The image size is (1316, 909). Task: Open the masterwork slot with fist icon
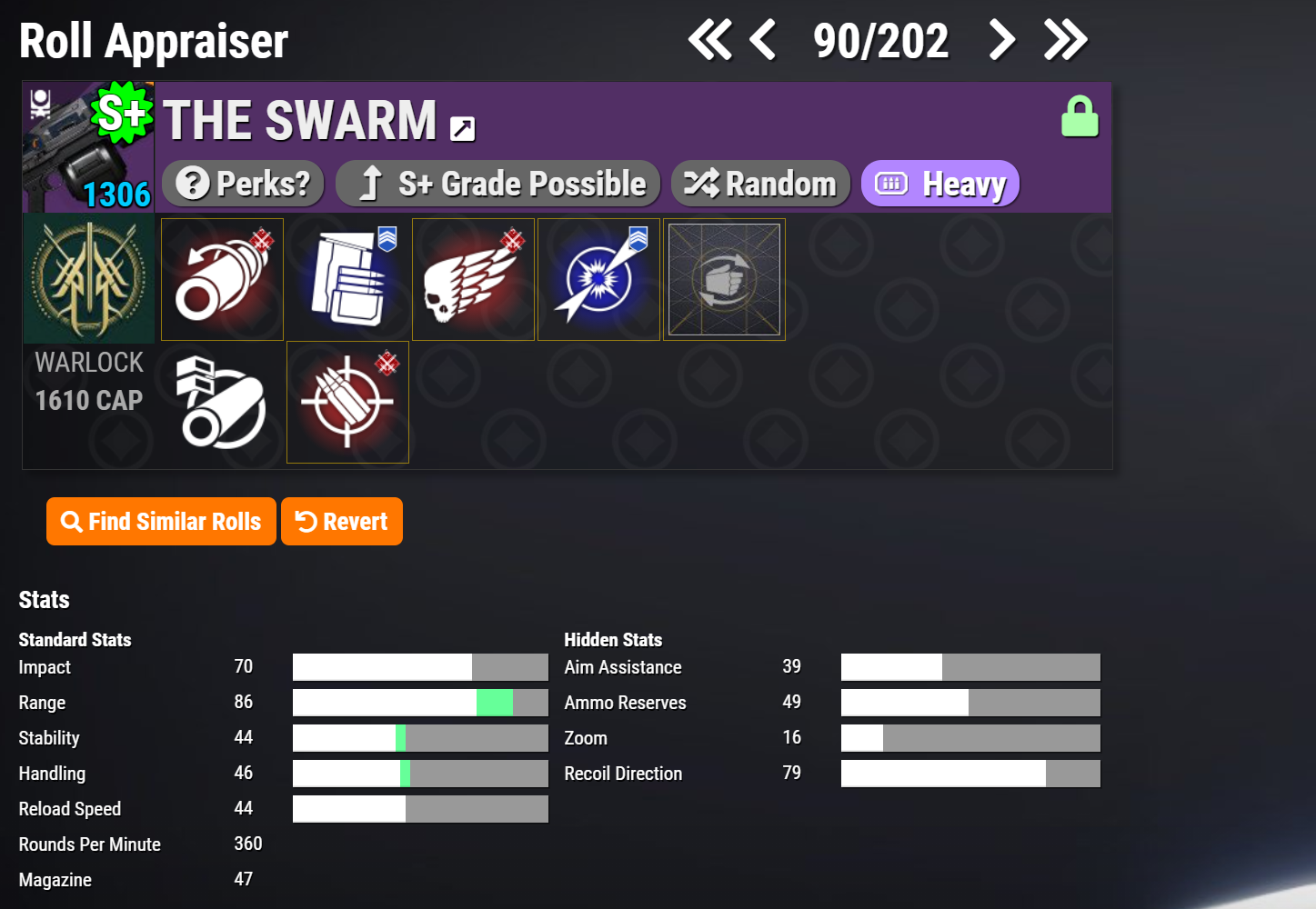coord(725,280)
